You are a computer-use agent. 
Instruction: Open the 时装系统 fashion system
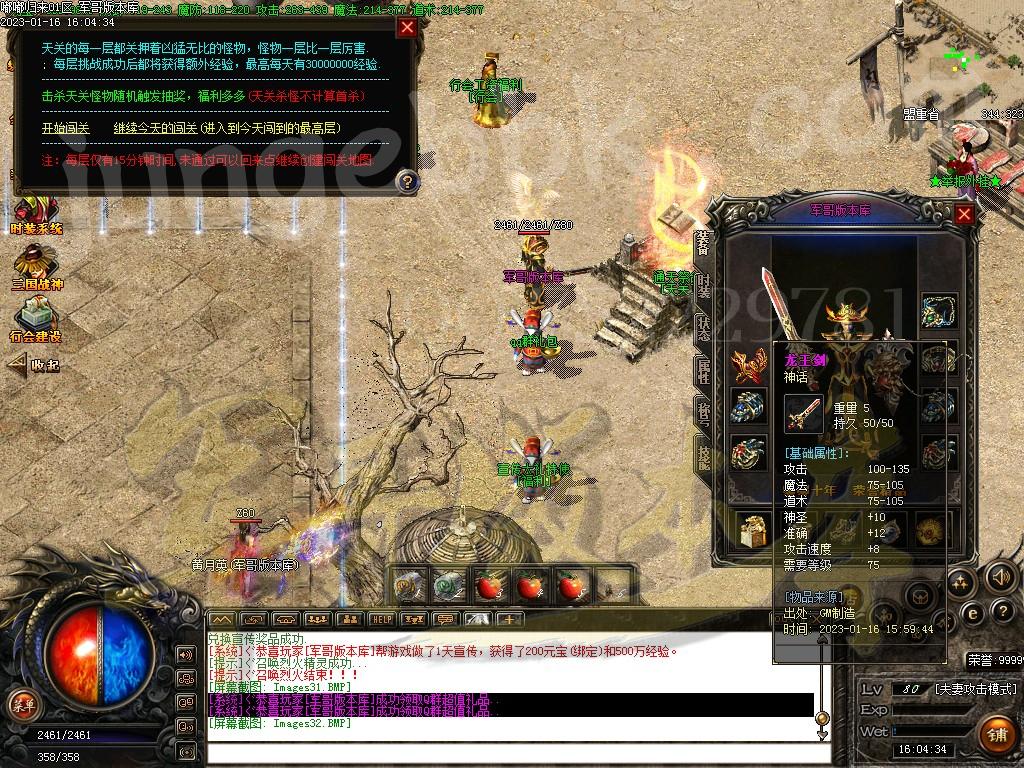tap(35, 213)
